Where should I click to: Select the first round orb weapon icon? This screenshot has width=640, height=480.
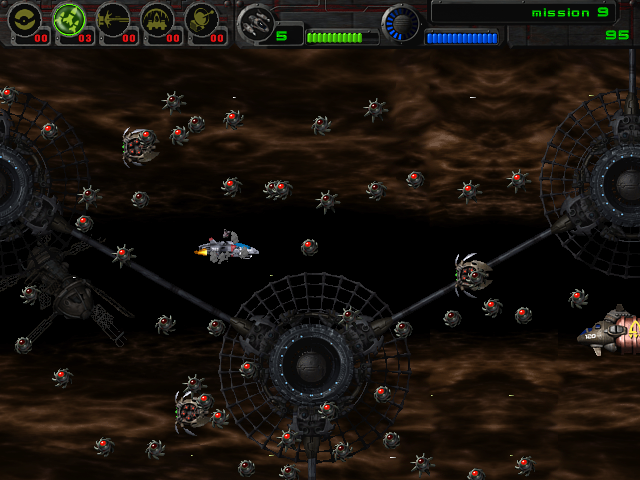[24, 19]
